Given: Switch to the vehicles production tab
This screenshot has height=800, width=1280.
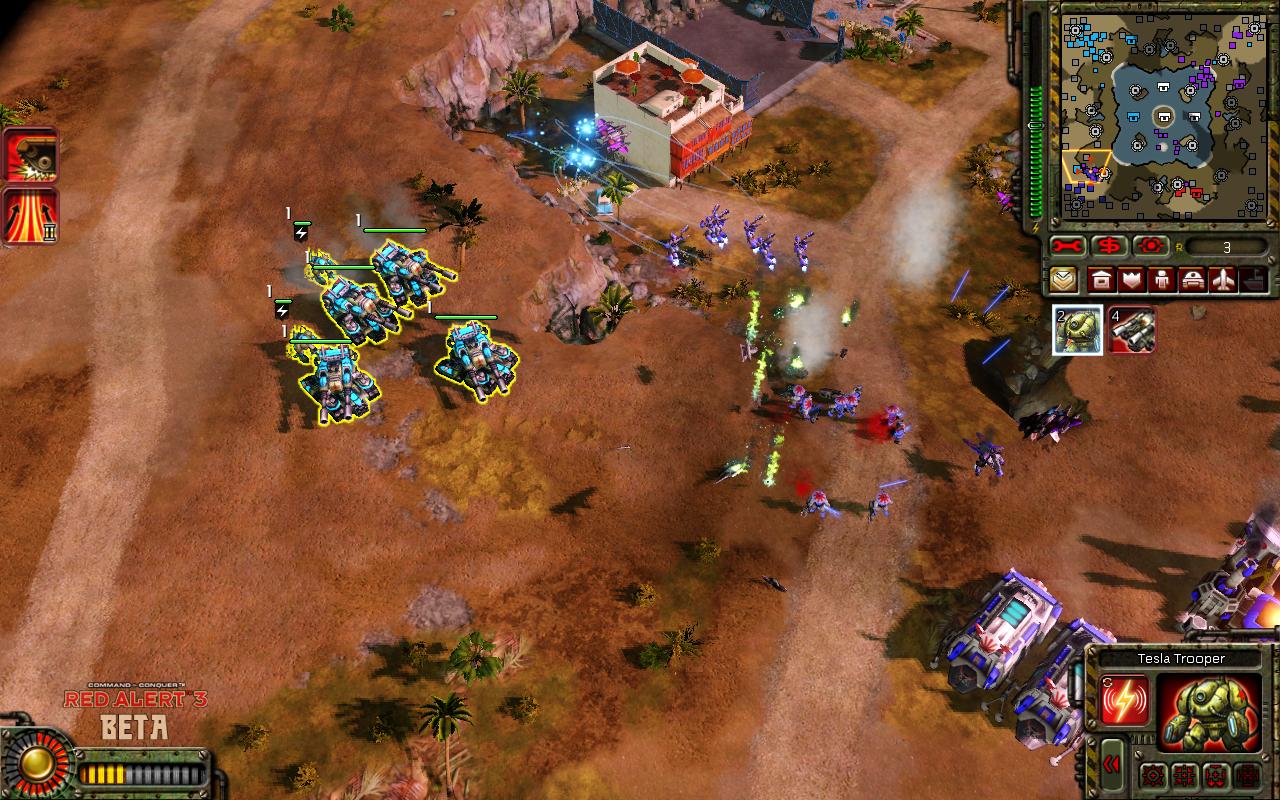Looking at the screenshot, I should [1194, 280].
